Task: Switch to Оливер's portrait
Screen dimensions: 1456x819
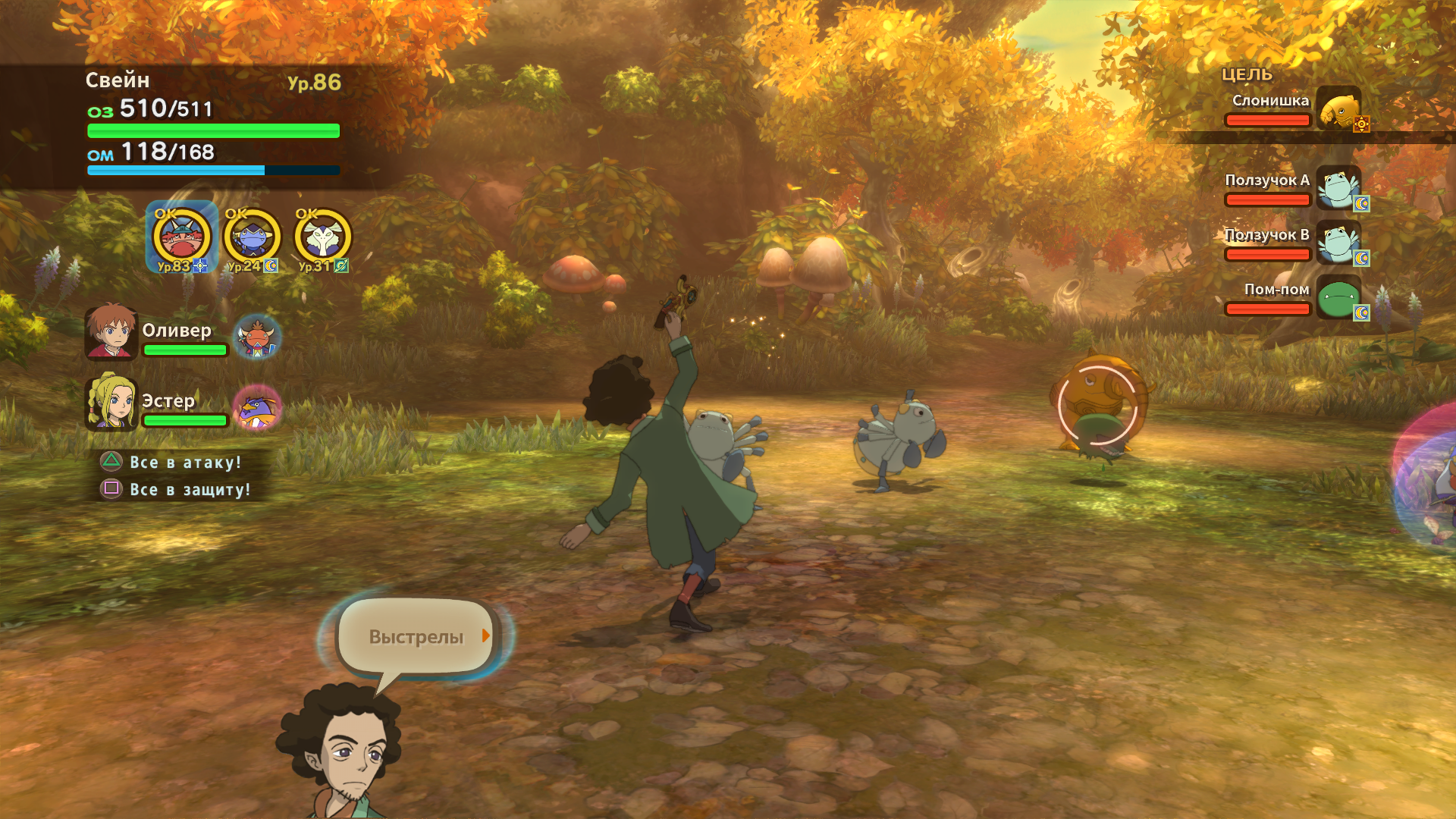Action: (x=111, y=332)
